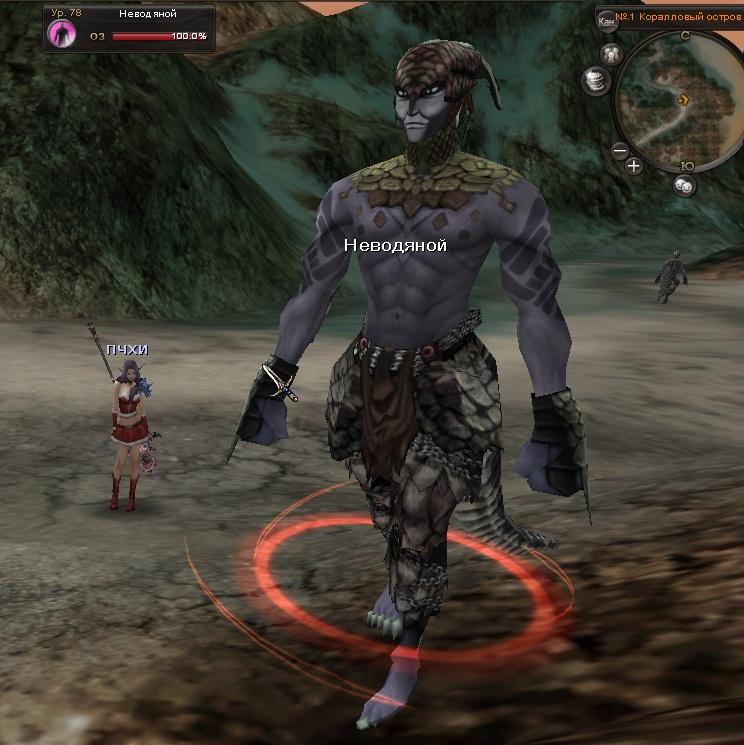Click the circular minimap
The height and width of the screenshot is (745, 744).
683,100
